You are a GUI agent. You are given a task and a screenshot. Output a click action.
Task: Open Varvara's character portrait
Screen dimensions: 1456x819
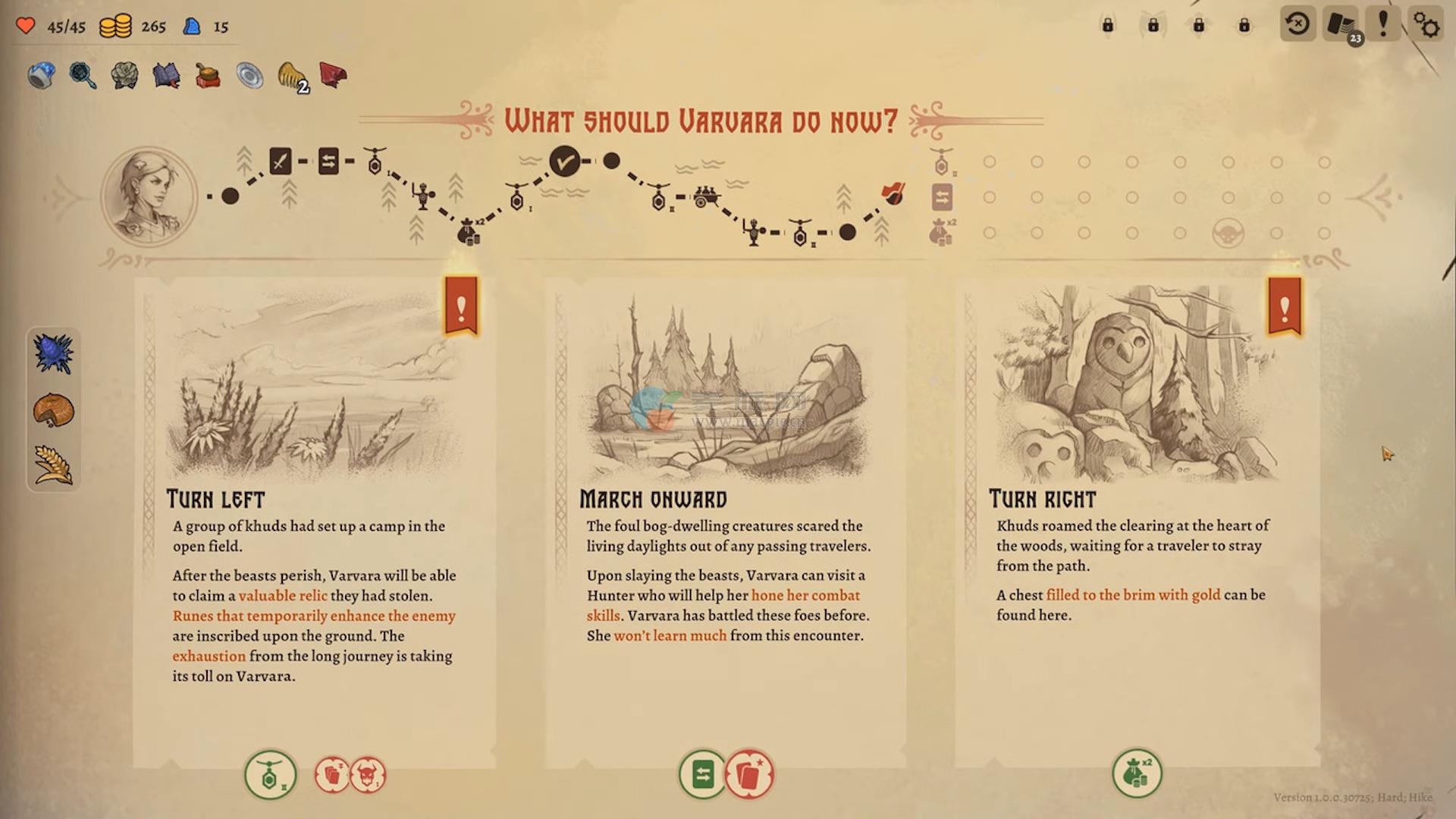pos(149,196)
